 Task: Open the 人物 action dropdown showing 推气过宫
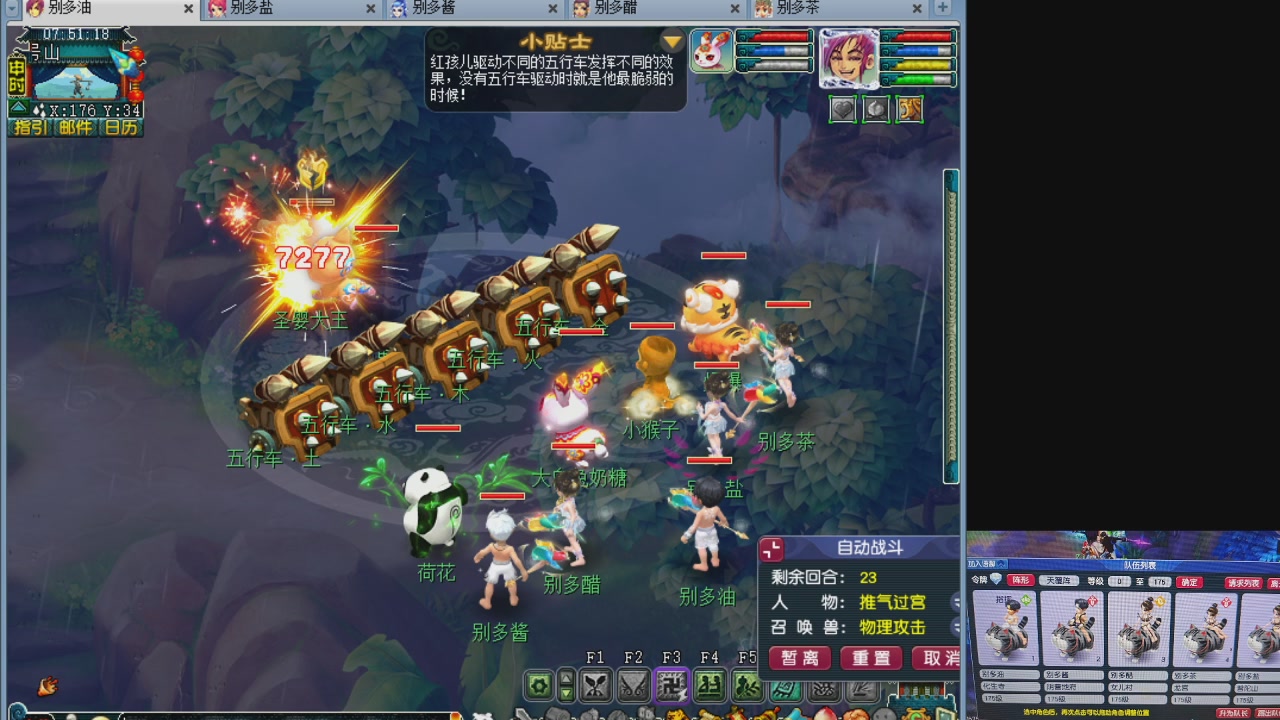893,603
